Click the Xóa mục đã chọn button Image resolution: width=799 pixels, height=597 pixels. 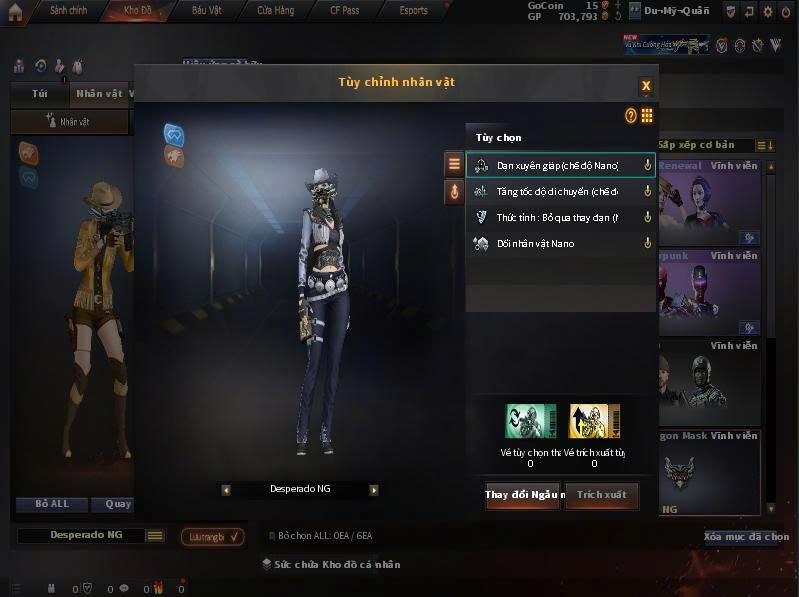point(746,537)
